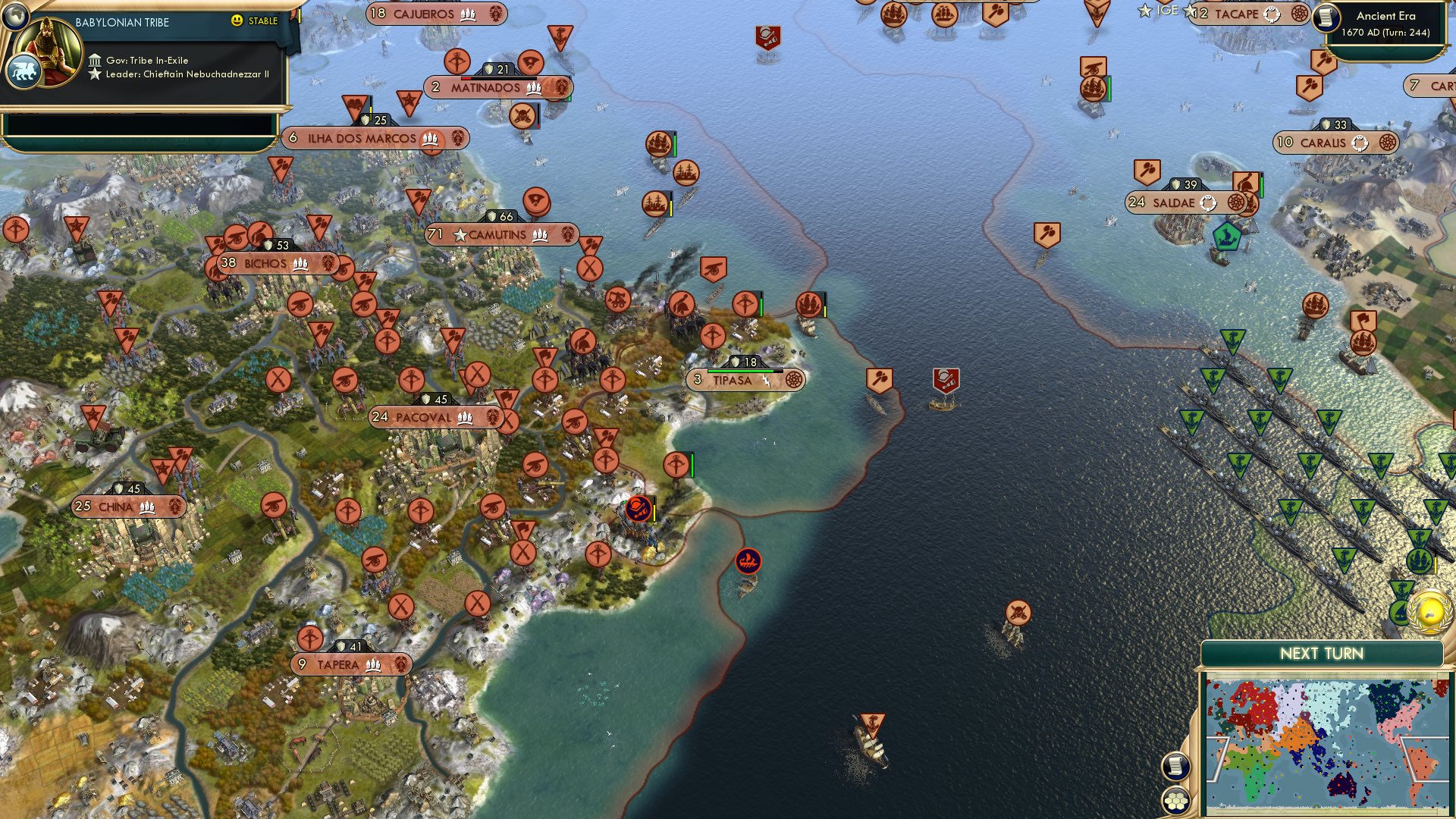
Task: Click the Babylonian lion emblem
Action: 25,72
